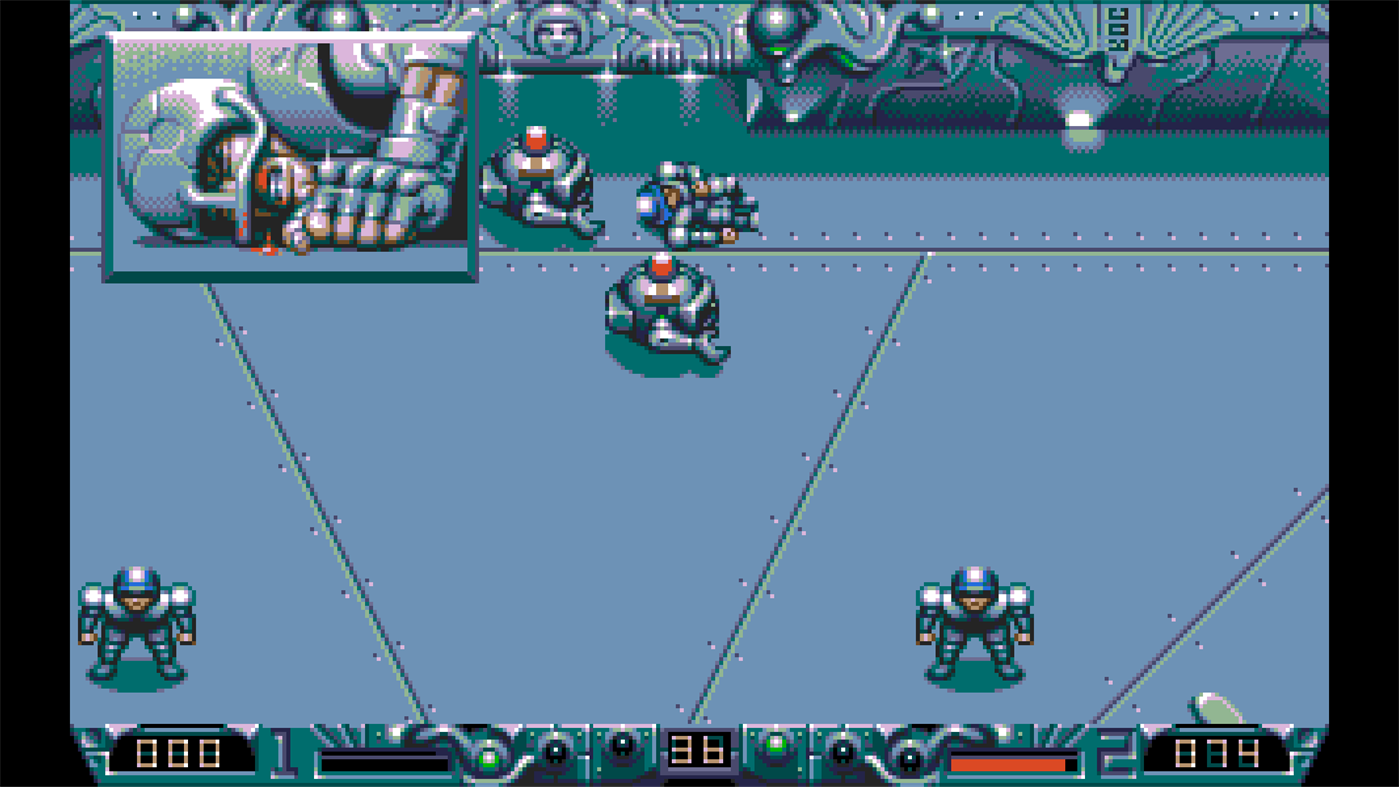This screenshot has height=787, width=1399.
Task: Expand the tackle replay panel in the top left
Action: tap(290, 155)
